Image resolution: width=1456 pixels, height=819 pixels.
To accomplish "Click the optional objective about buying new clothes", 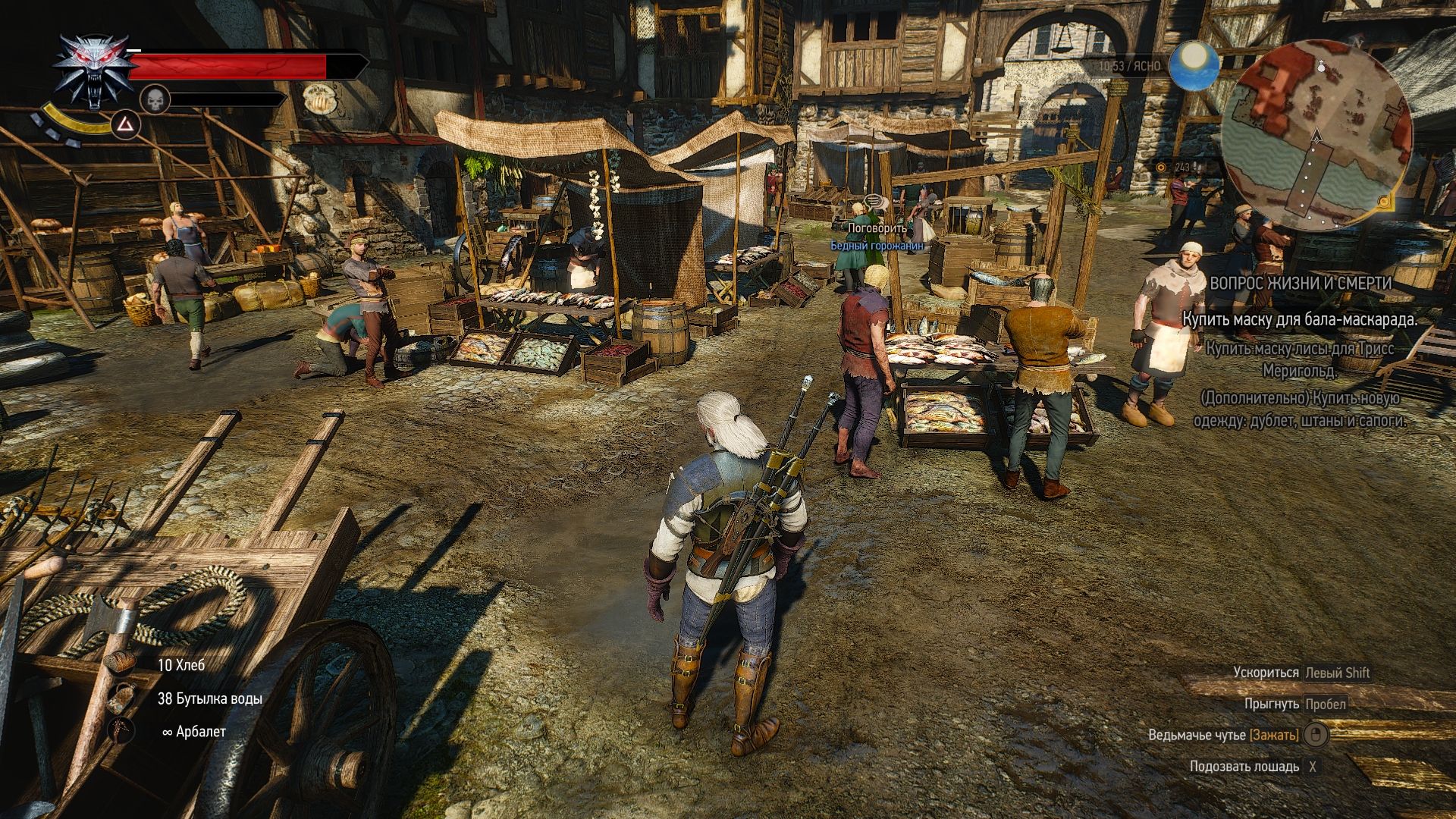I will pos(1300,409).
